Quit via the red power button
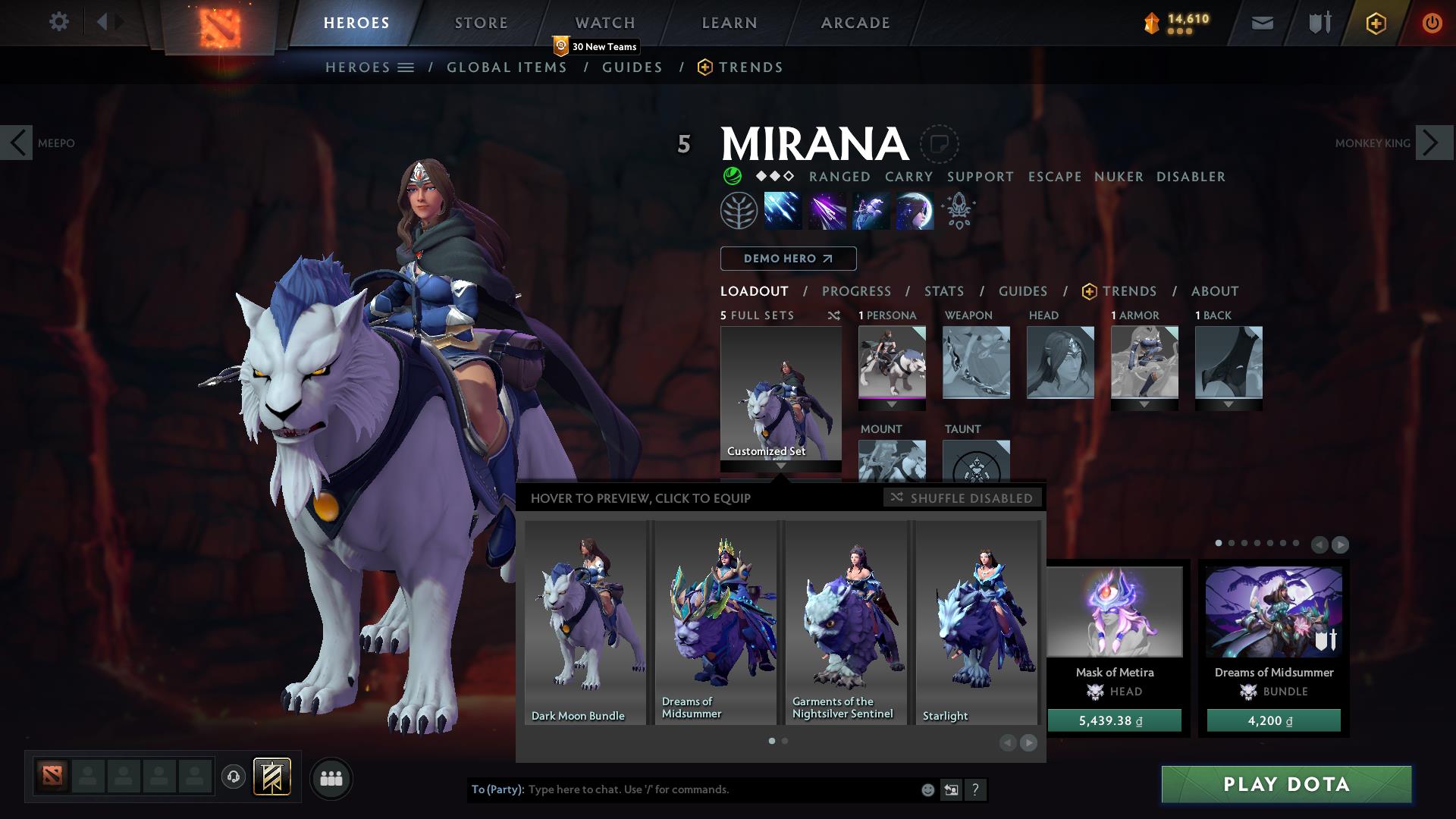1456x819 pixels. (1431, 23)
